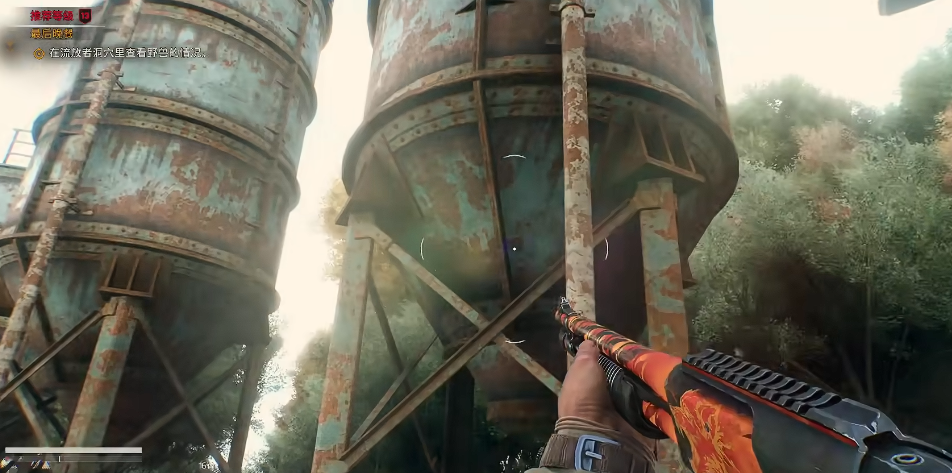Viewport: 952px width, 473px height.
Task: Click the red recommended level 13 badge
Action: [x=85, y=15]
